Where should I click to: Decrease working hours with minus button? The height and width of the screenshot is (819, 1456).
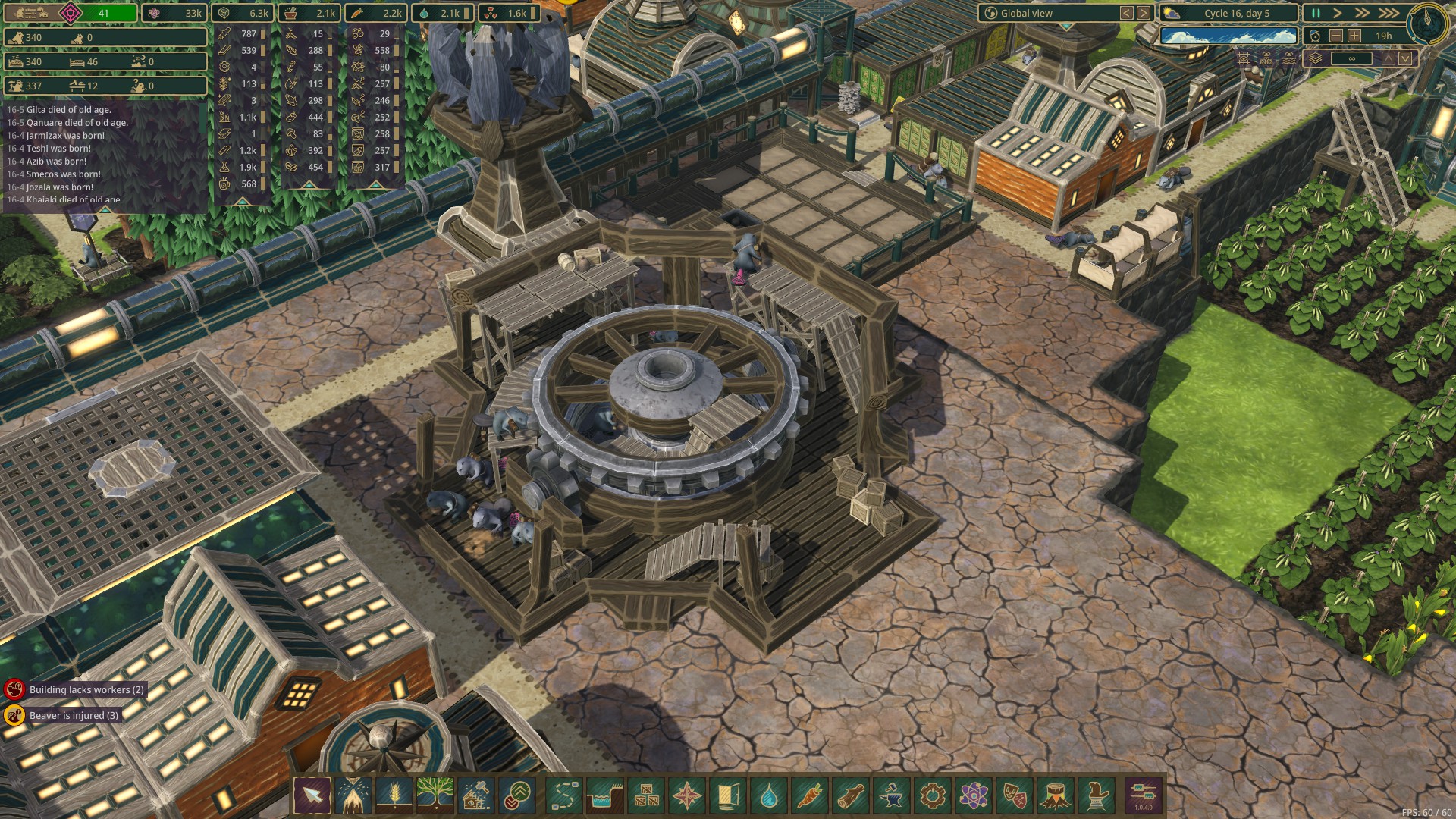pyautogui.click(x=1336, y=36)
